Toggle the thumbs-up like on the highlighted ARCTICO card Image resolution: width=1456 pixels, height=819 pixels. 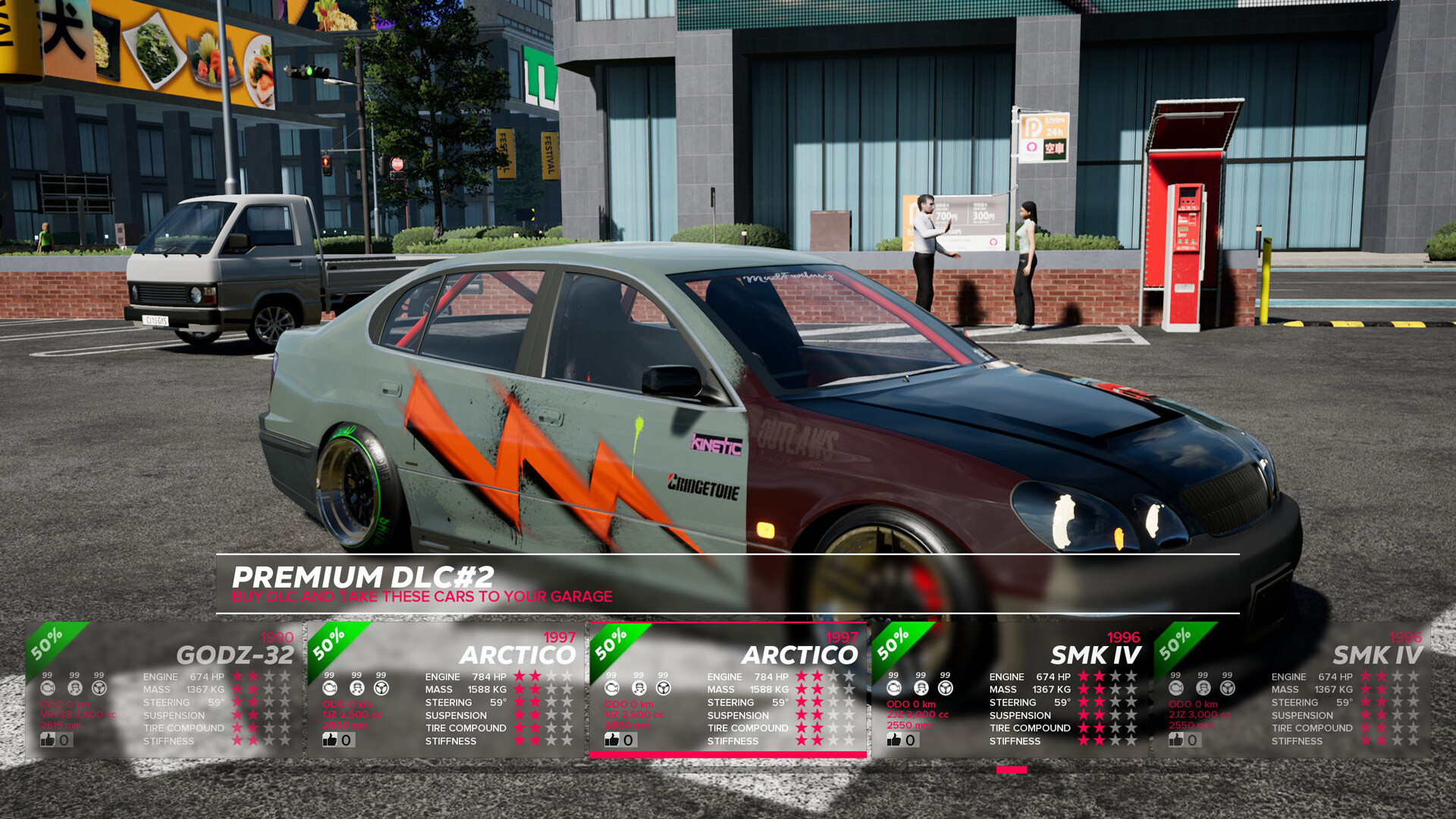[613, 740]
